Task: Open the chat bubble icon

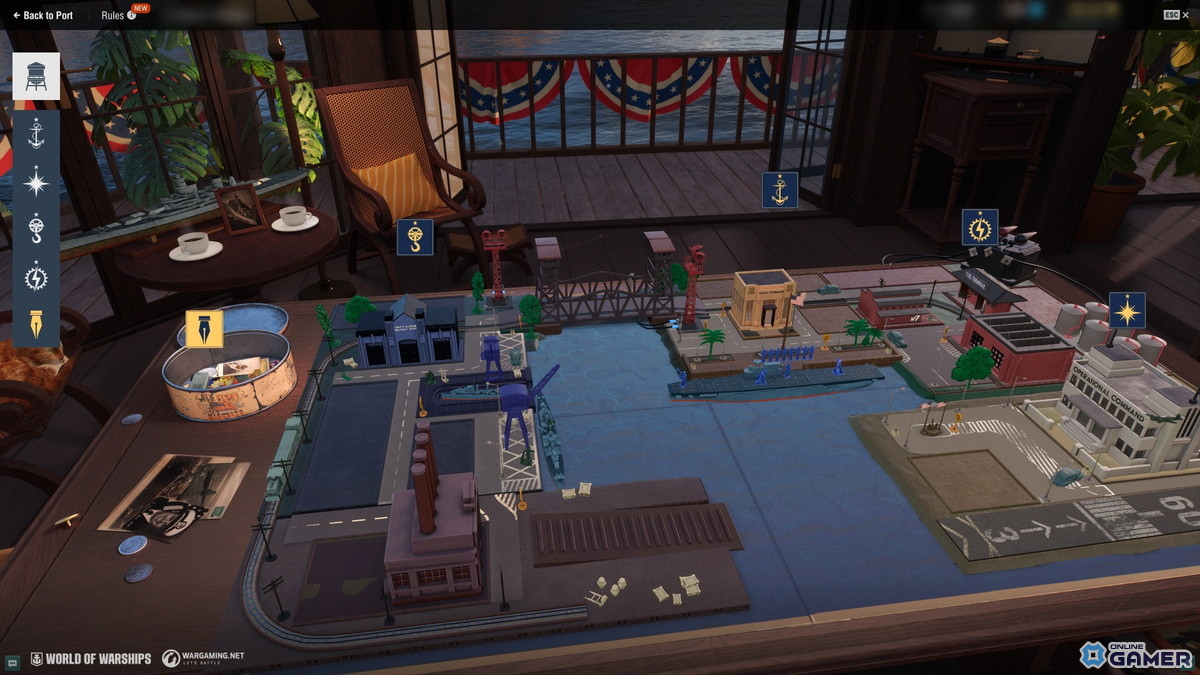Action: [12, 661]
